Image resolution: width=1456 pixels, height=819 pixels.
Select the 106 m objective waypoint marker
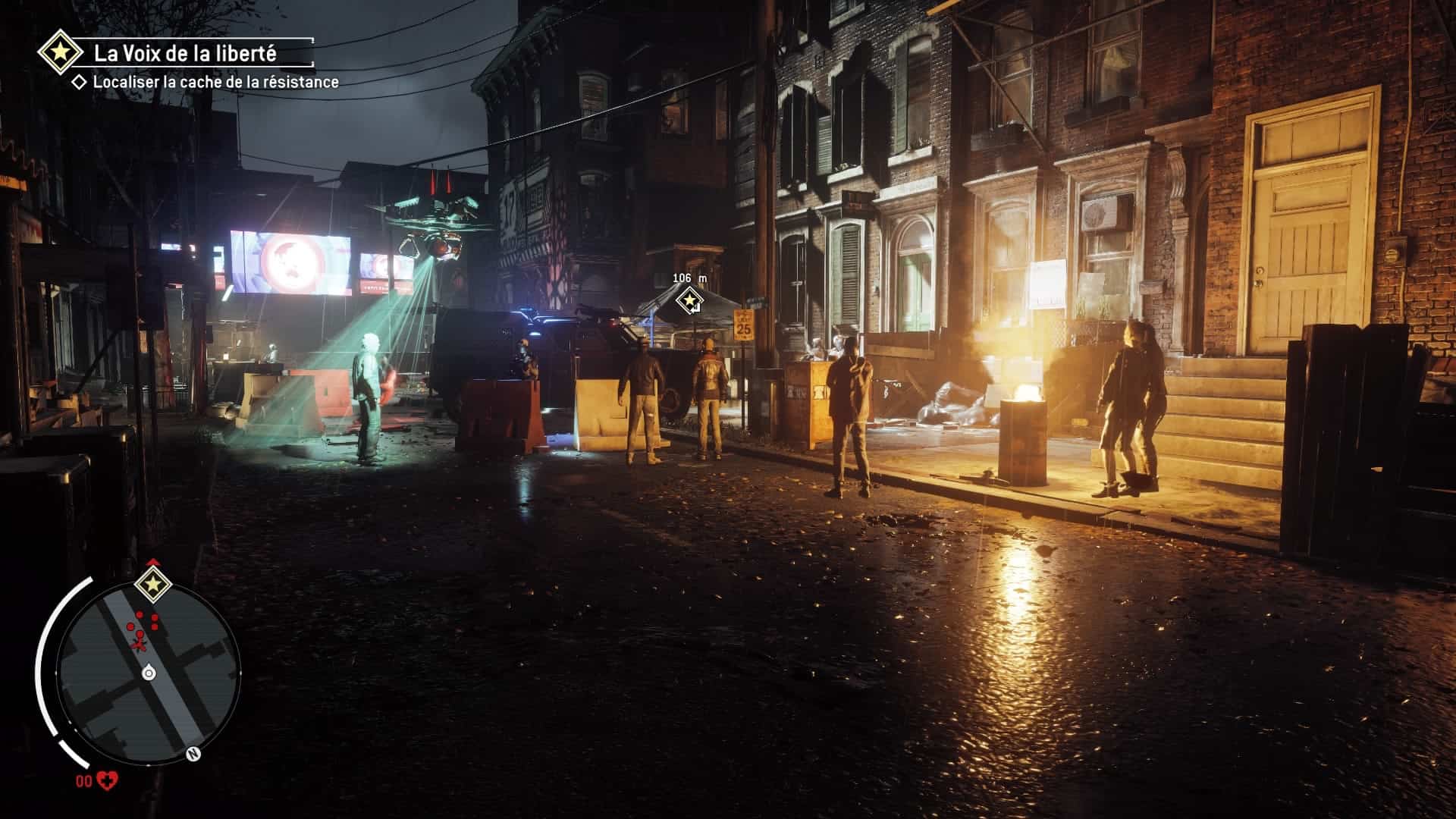[x=689, y=301]
